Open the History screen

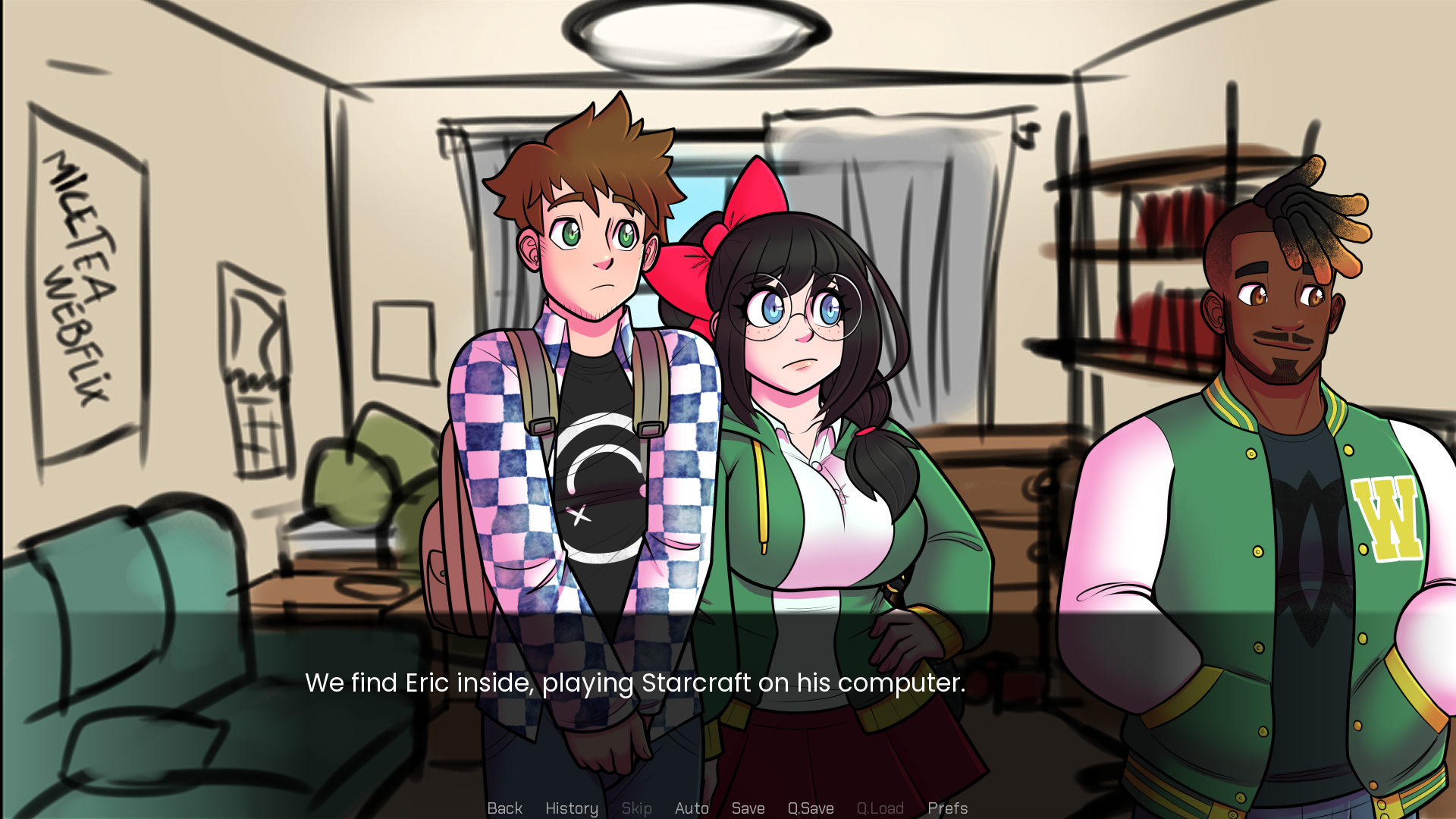571,808
